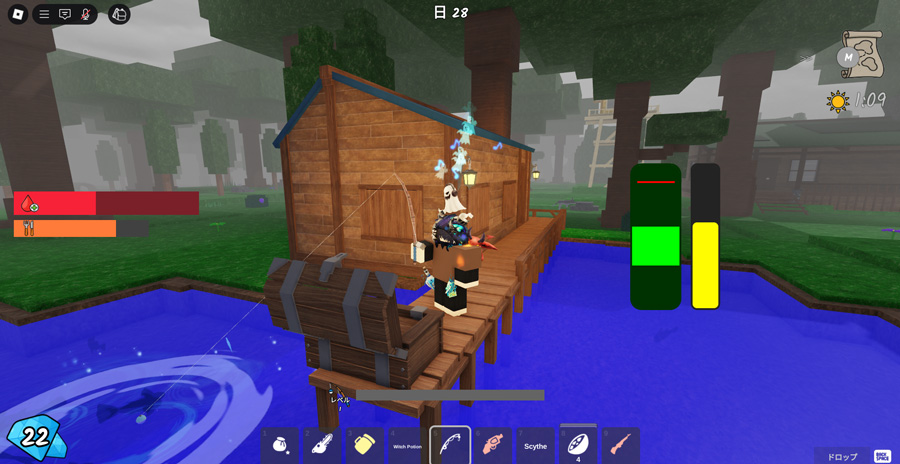Open the backpack inventory
The height and width of the screenshot is (464, 900).
pos(119,14)
